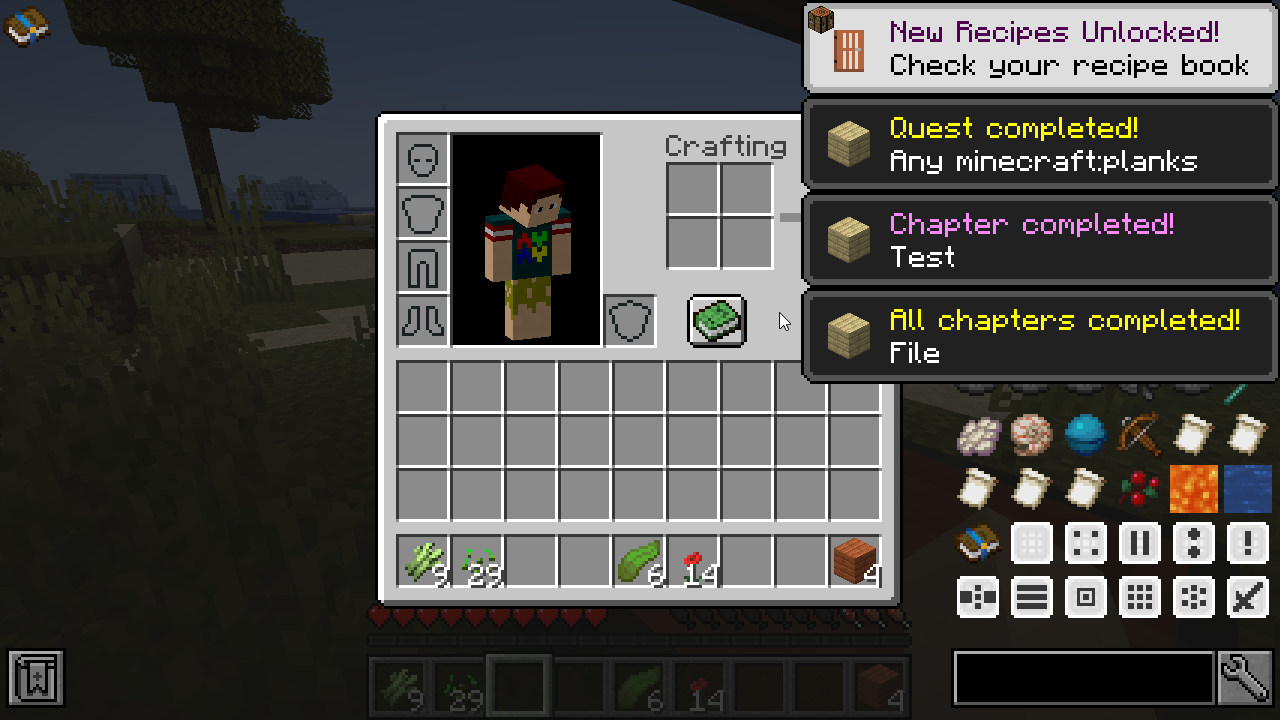Toggle the crossed-out sword button
This screenshot has height=720, width=1280.
(1246, 597)
